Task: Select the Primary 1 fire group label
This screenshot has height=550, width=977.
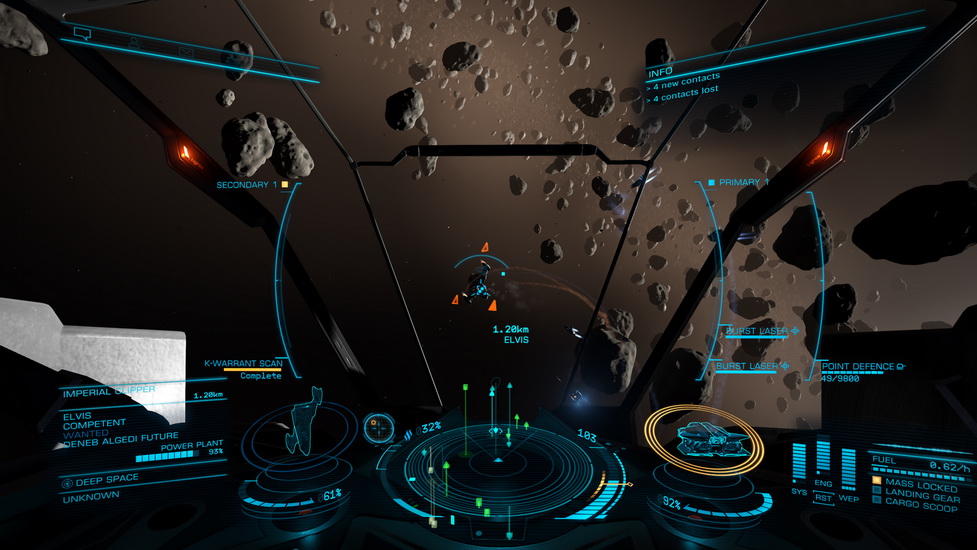Action: tap(741, 183)
